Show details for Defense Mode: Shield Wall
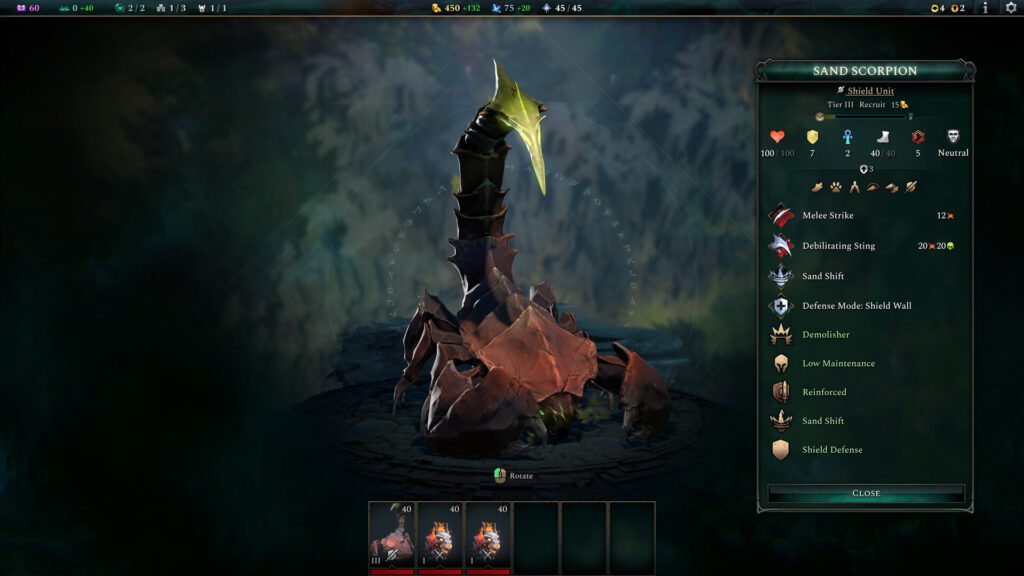The image size is (1024, 576). 856,306
